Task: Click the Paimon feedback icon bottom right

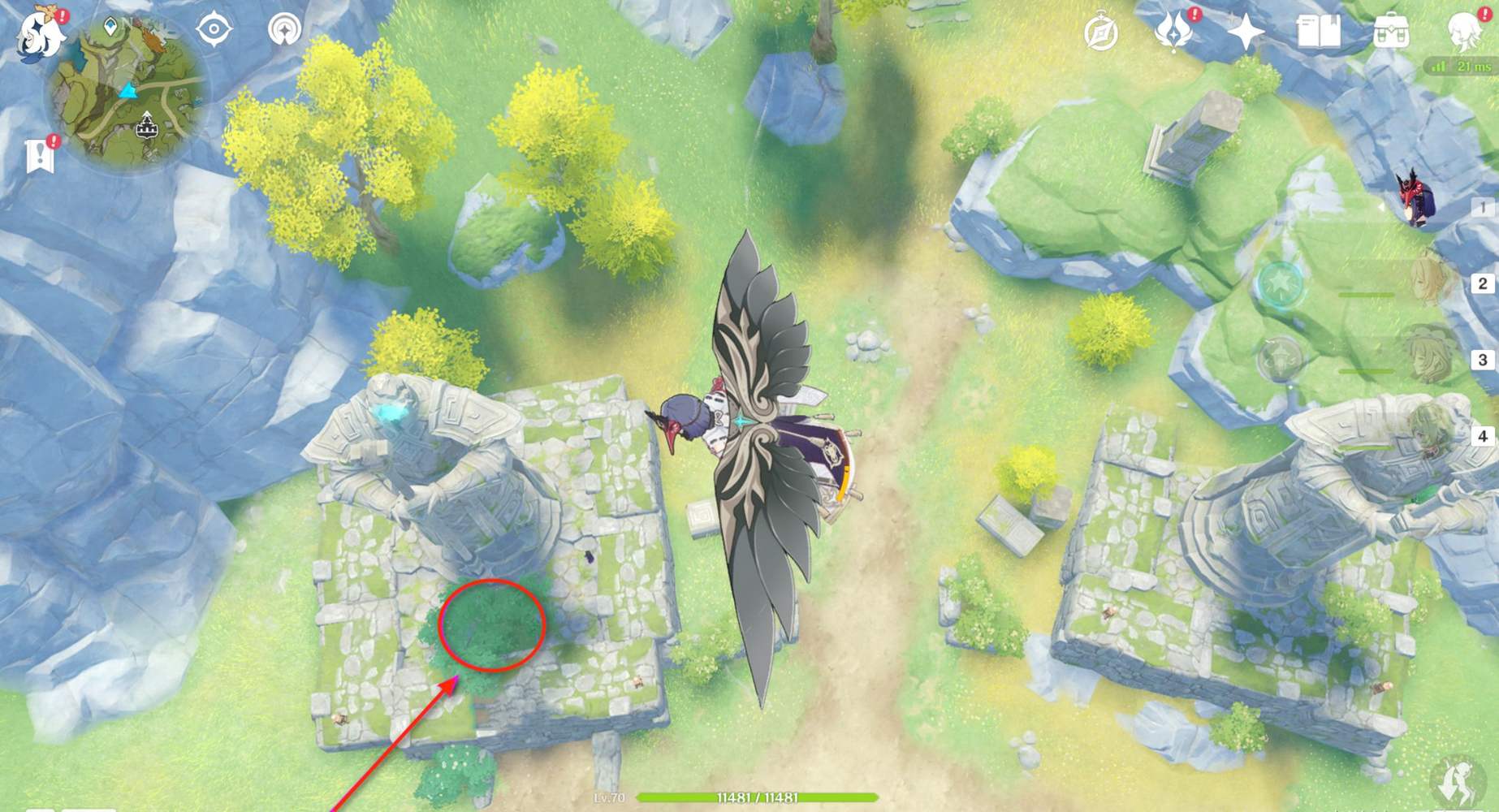Action: tap(1458, 782)
